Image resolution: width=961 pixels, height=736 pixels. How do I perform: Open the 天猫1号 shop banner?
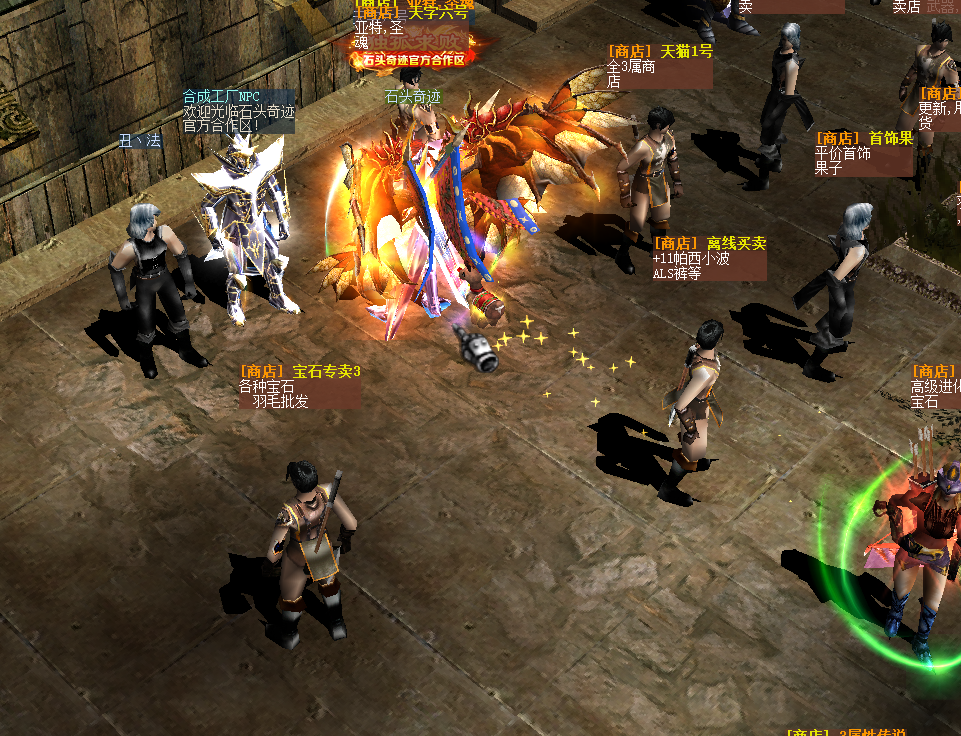pyautogui.click(x=660, y=52)
